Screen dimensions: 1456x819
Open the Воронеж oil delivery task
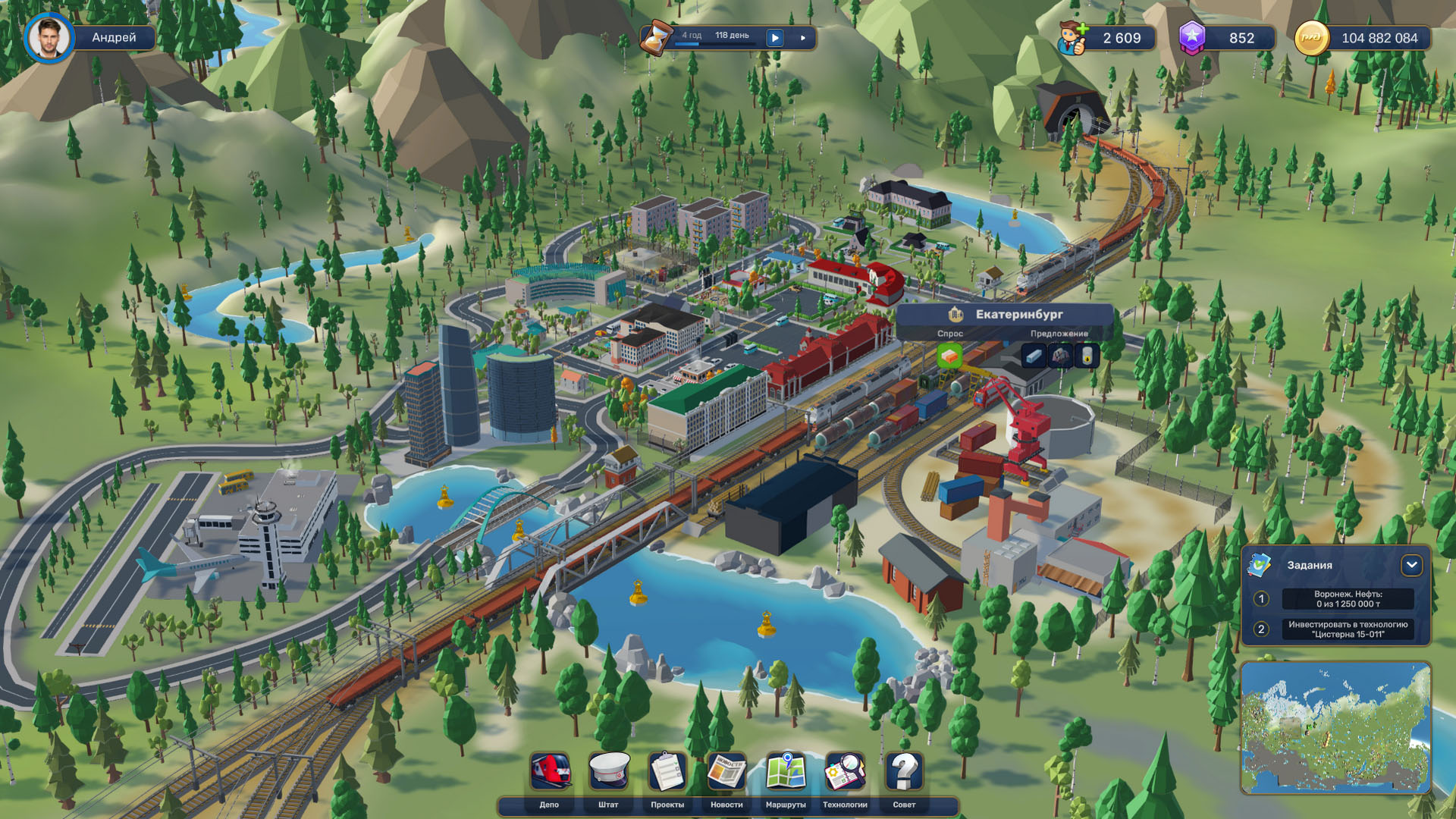point(1348,599)
